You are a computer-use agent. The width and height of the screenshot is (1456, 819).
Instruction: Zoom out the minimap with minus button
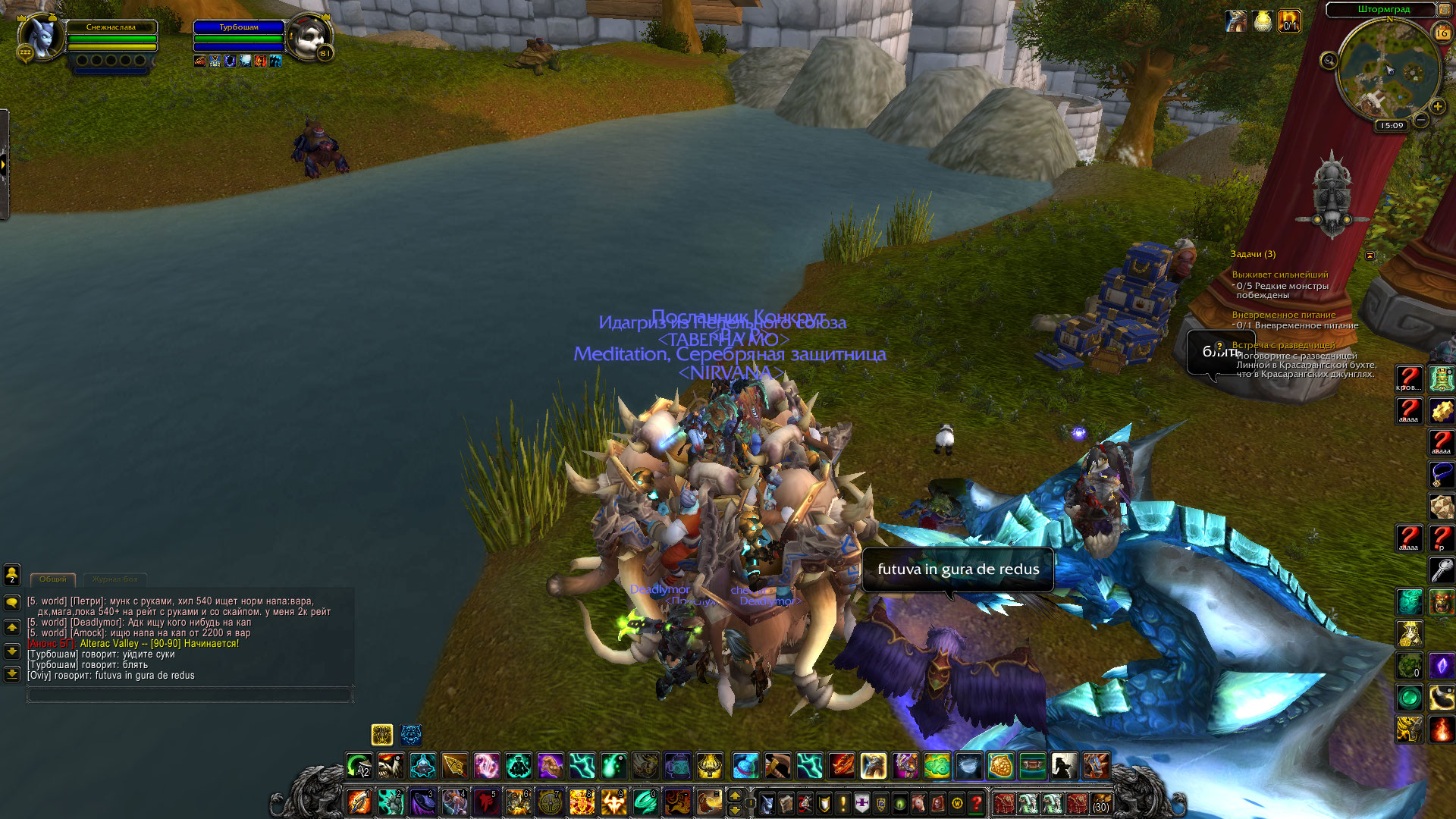click(1421, 120)
